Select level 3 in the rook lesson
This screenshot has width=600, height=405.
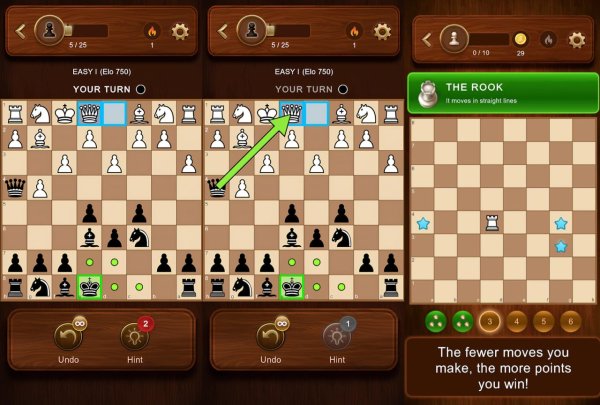point(490,322)
